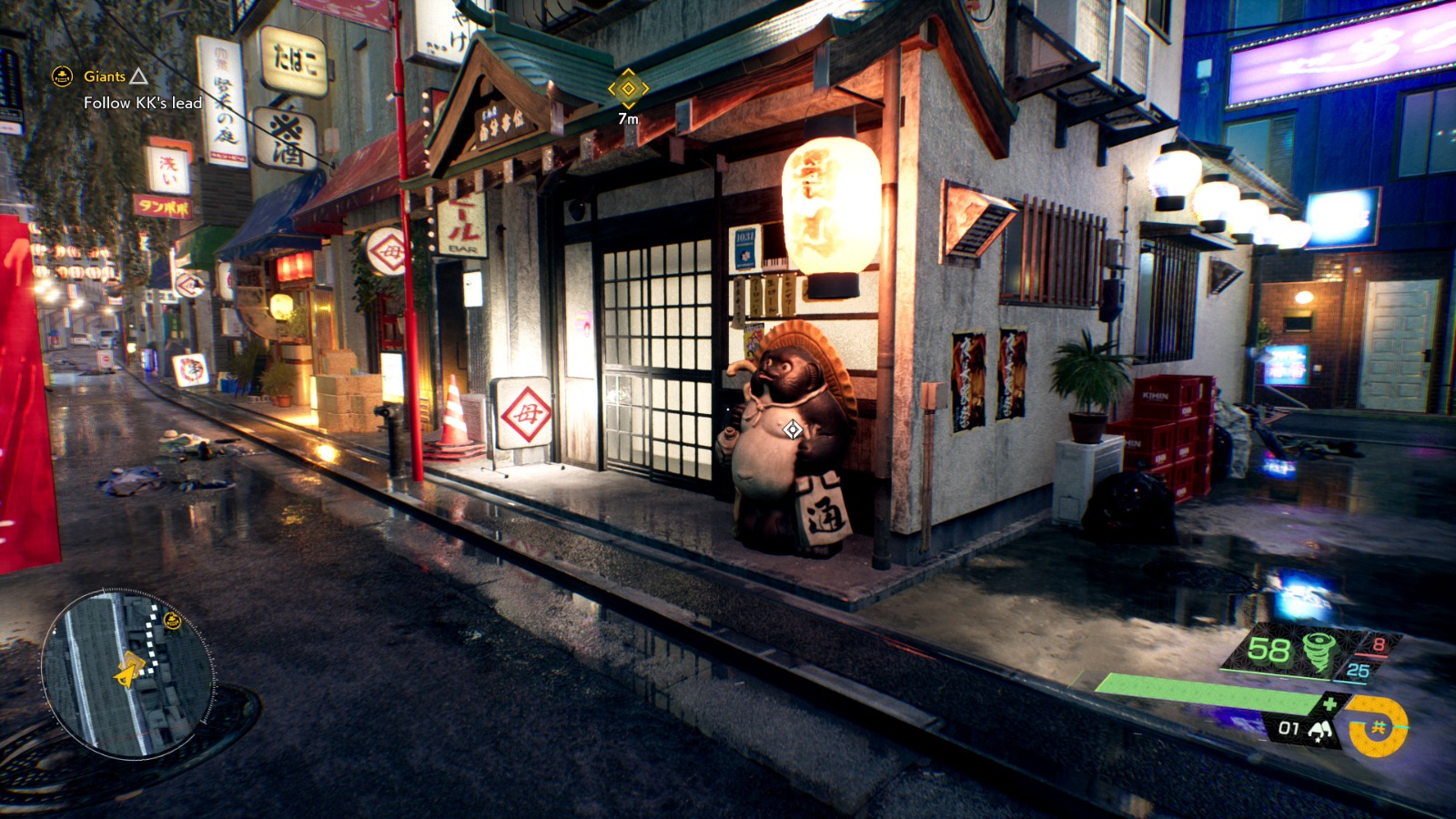
Task: Click the green health cross icon
Action: pos(1328,704)
